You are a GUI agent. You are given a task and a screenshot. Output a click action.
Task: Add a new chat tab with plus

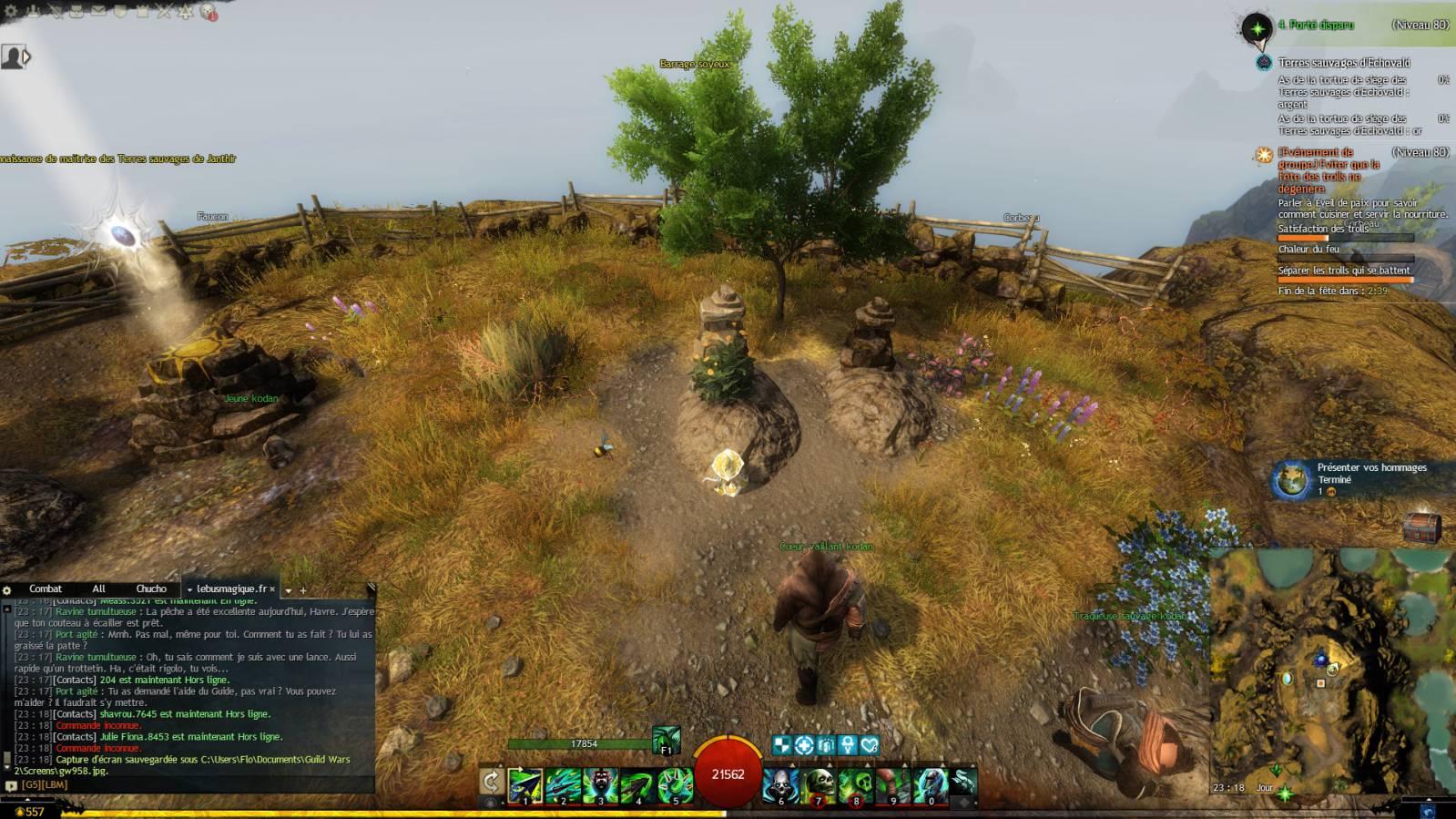click(303, 590)
